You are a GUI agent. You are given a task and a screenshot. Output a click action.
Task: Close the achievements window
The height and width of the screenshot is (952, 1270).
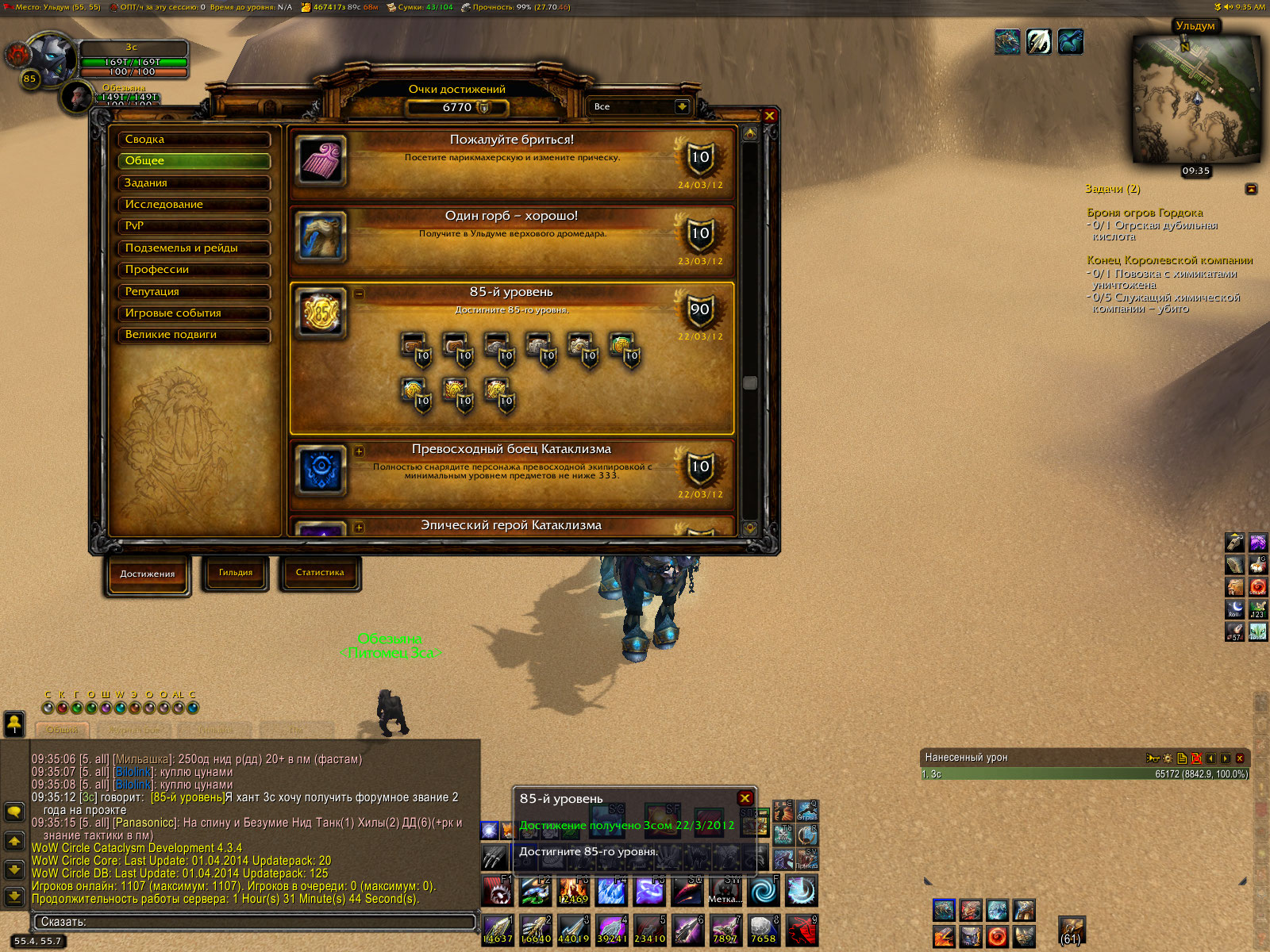[x=769, y=116]
